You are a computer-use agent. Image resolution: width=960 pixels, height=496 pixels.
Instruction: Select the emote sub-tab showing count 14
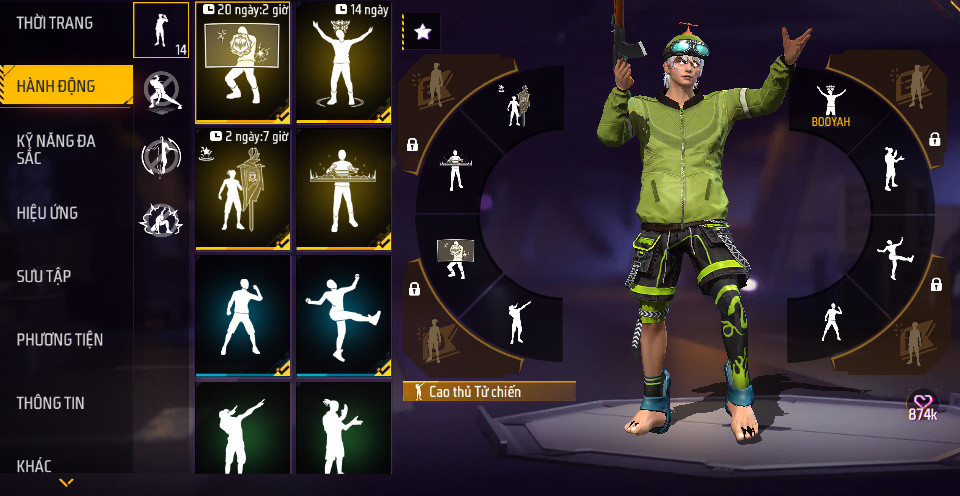click(x=161, y=30)
